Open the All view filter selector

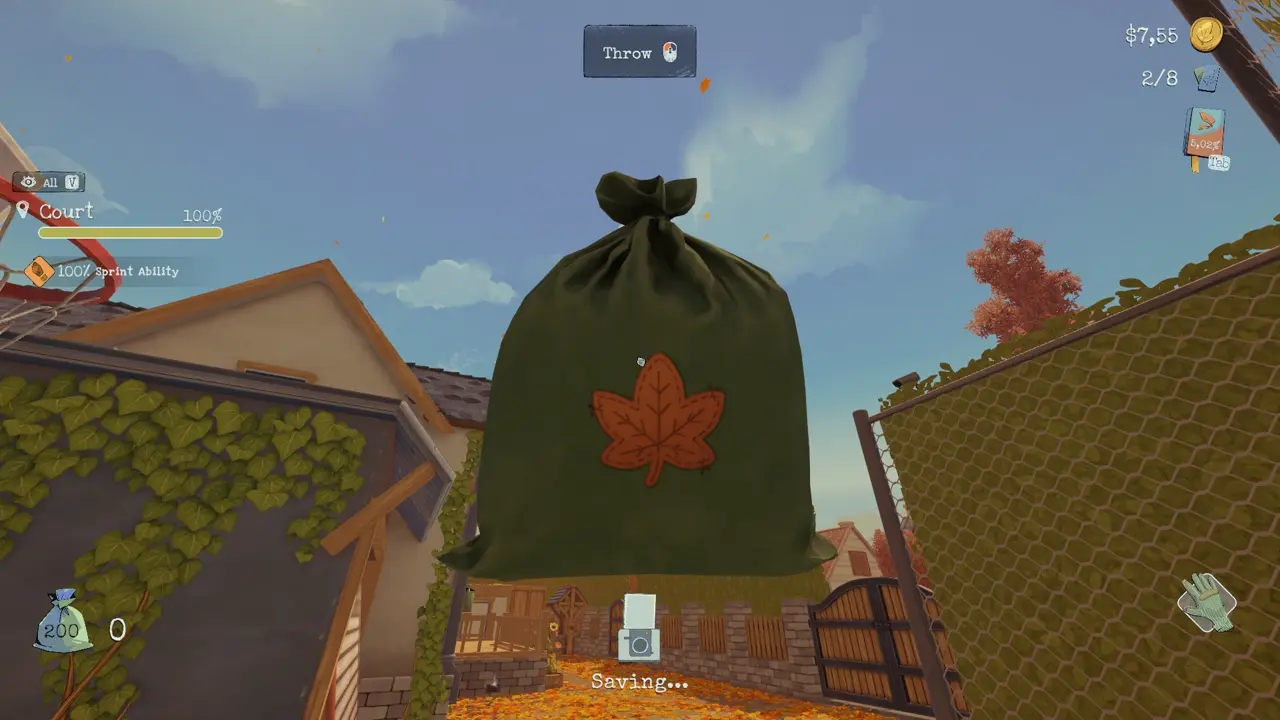point(52,182)
